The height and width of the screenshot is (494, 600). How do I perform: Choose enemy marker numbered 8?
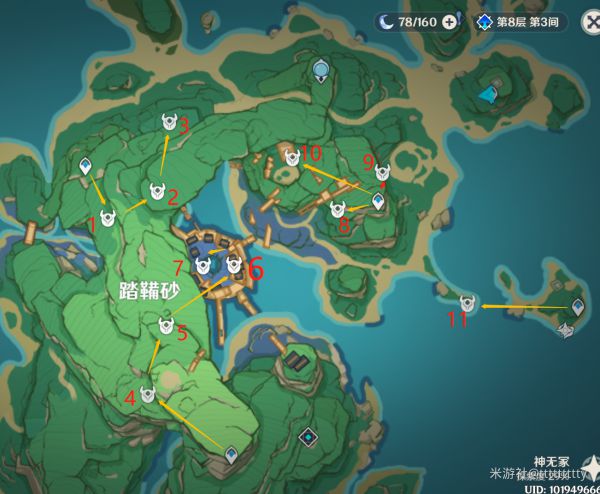(338, 209)
